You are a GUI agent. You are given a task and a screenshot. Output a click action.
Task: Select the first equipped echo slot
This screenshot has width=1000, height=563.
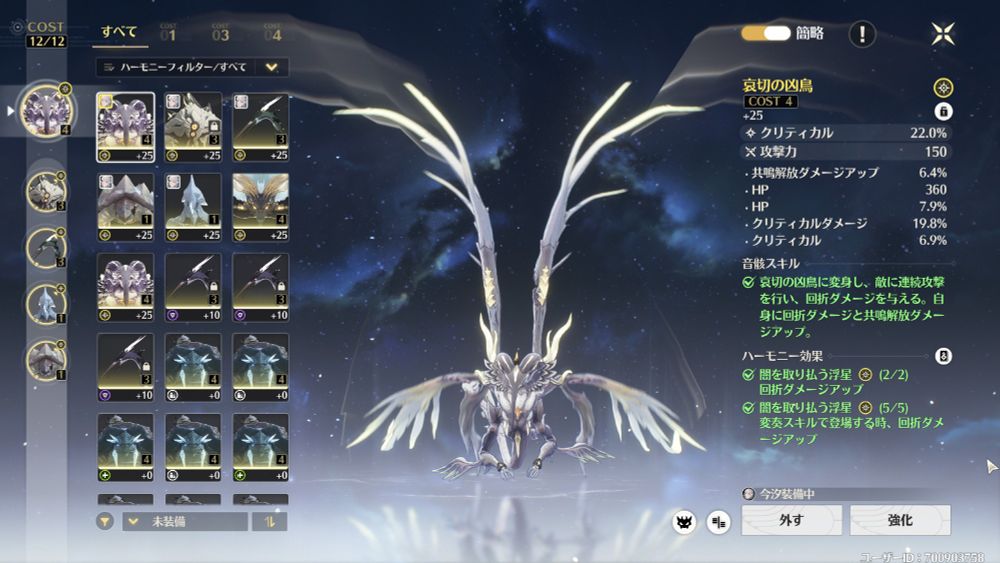[45, 110]
